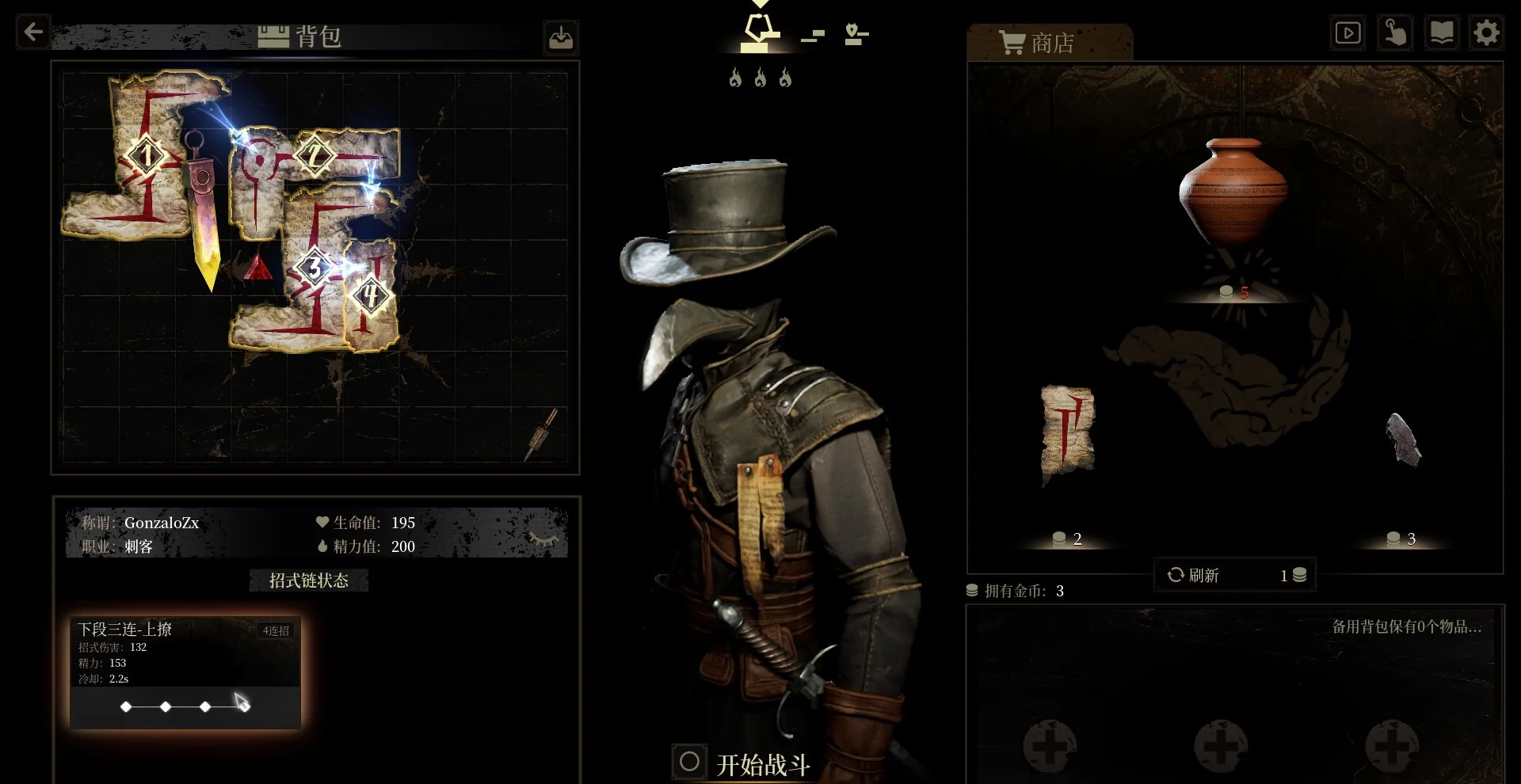The height and width of the screenshot is (784, 1521).
Task: Click the deposit icon beside 背包 title
Action: coord(561,37)
